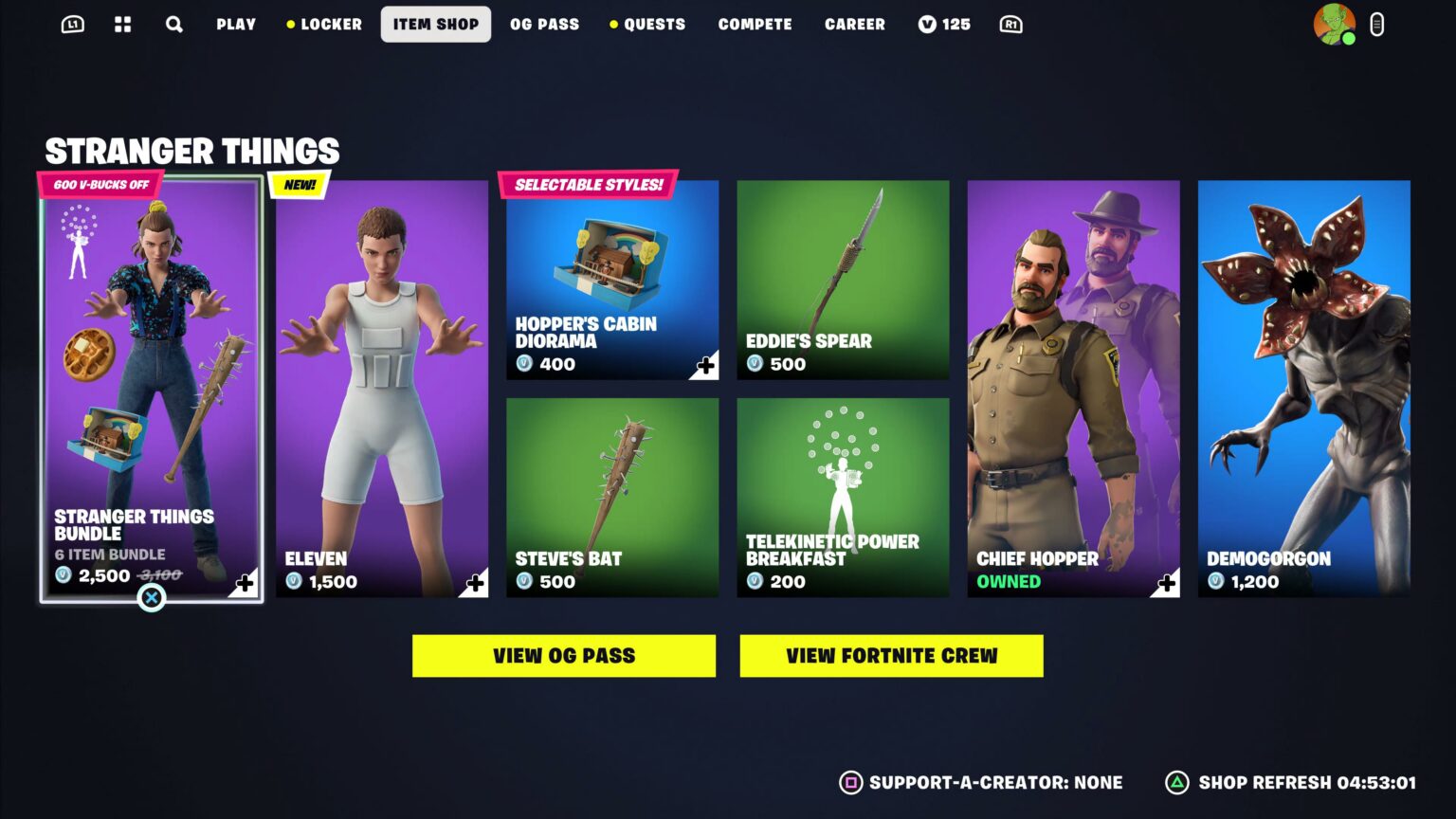Click VIEW FORTNITE CREW button
Screen dimensions: 1456x819
pyautogui.click(x=891, y=655)
